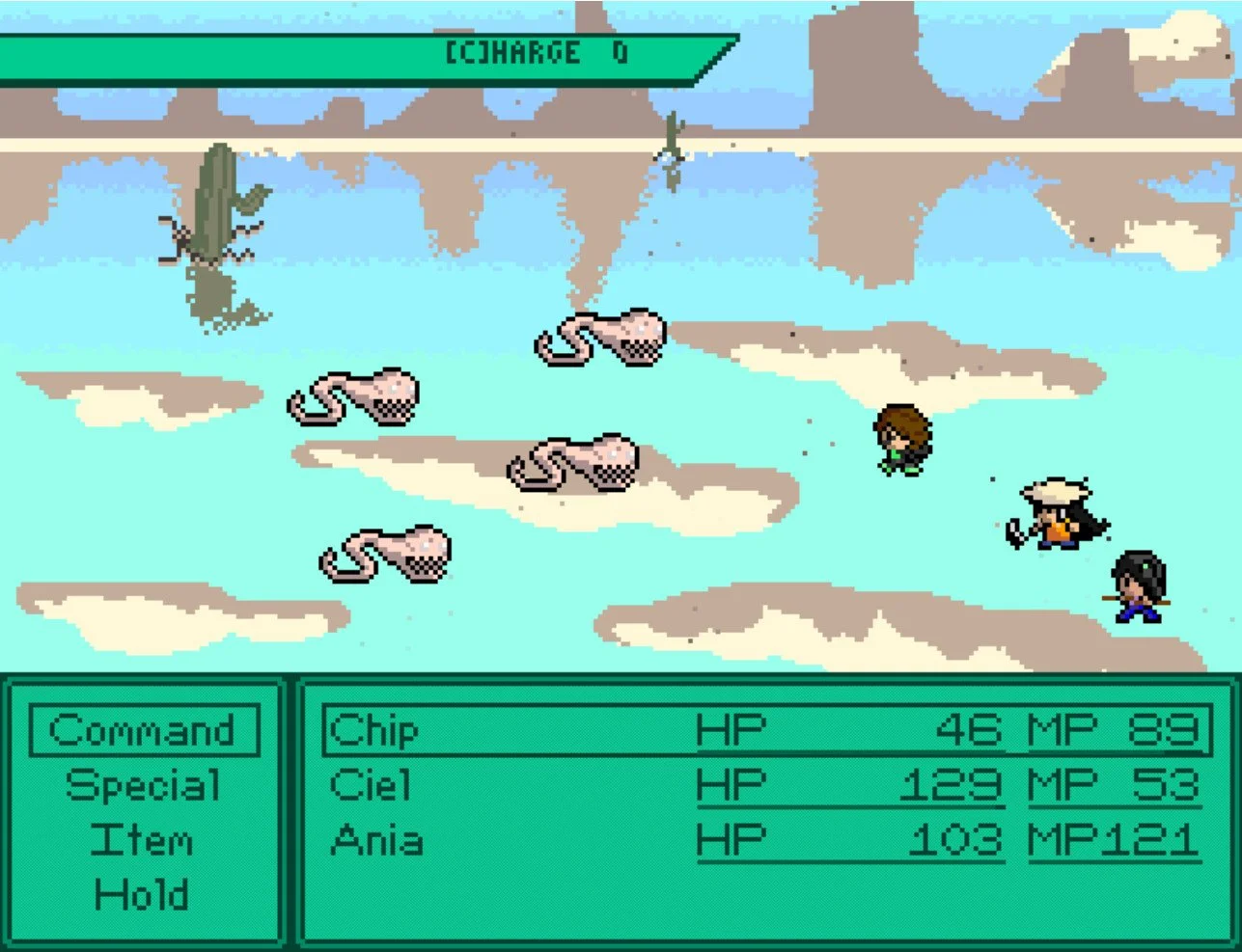1242x952 pixels.
Task: Select Chip's party status row
Action: [765, 730]
